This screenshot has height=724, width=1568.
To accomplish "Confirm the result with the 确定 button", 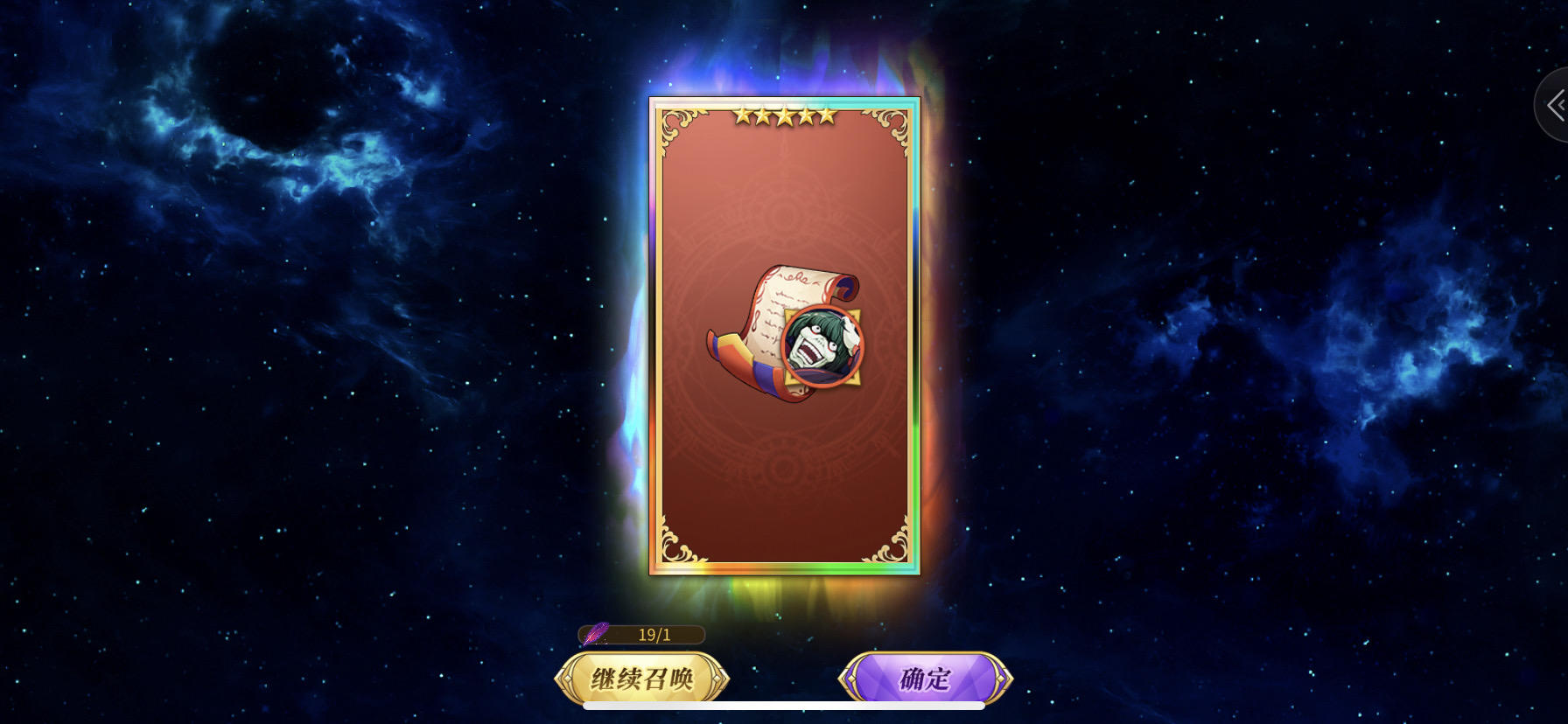I will 924,678.
